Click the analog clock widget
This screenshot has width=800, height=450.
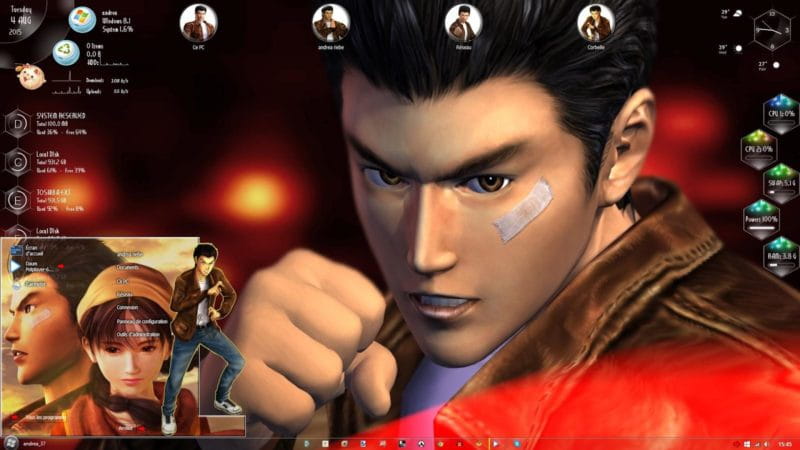click(772, 30)
